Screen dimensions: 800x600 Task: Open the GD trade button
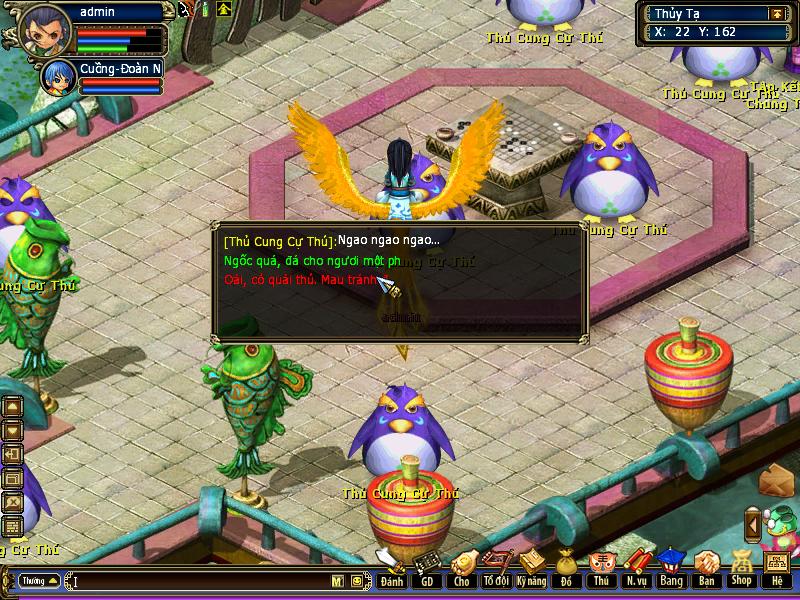pos(427,570)
